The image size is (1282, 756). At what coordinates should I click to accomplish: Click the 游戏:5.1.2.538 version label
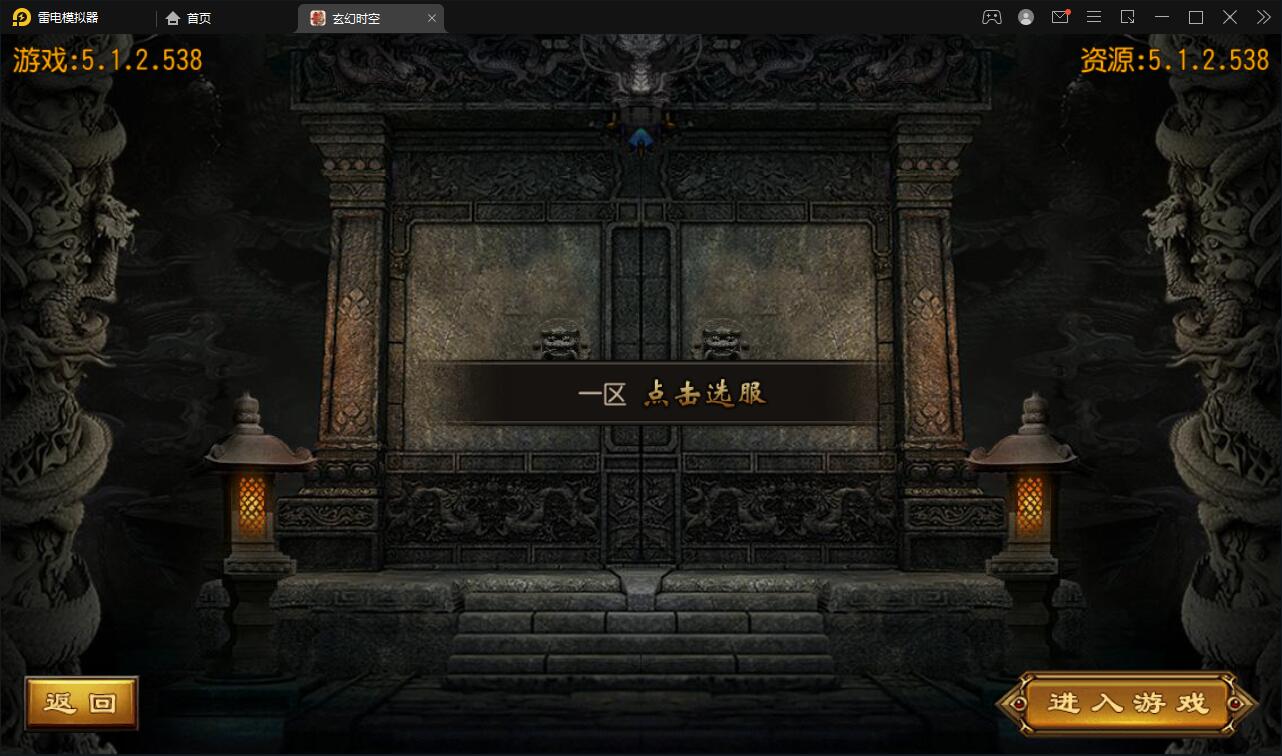click(x=109, y=59)
